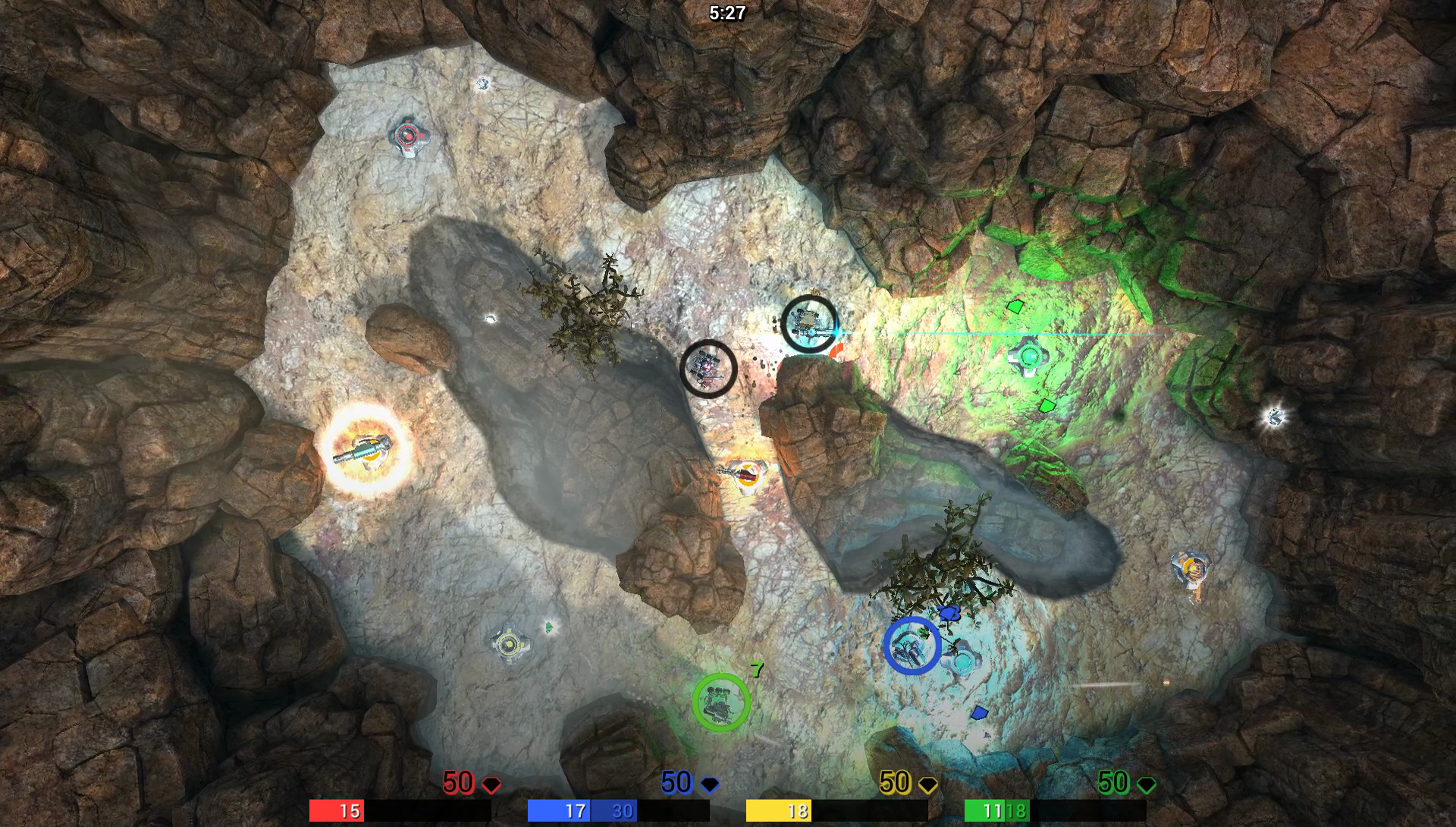
Task: Click the blue health bar showing 17
Action: point(570,811)
